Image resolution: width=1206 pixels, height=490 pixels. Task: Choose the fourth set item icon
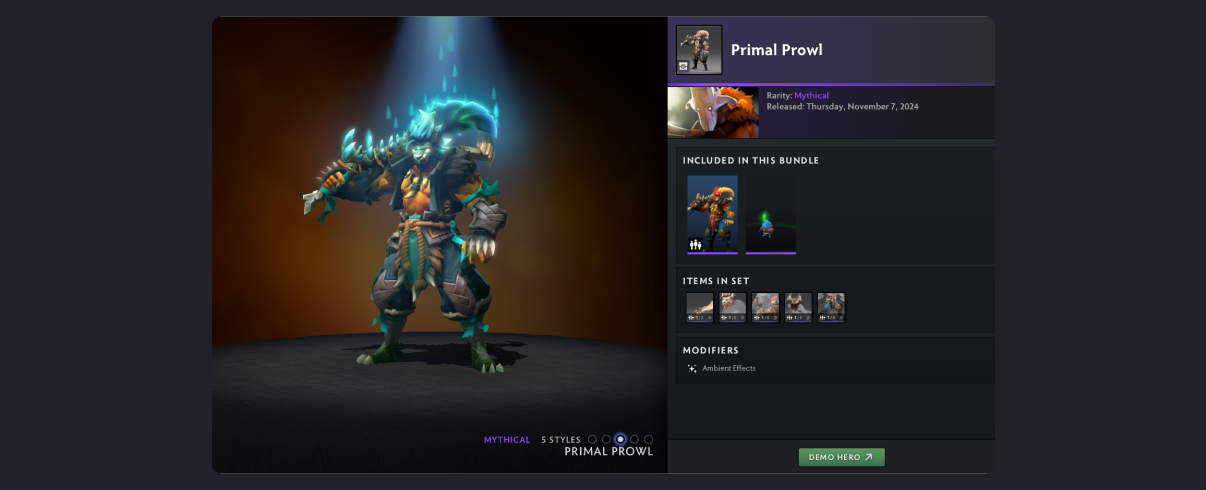(798, 307)
